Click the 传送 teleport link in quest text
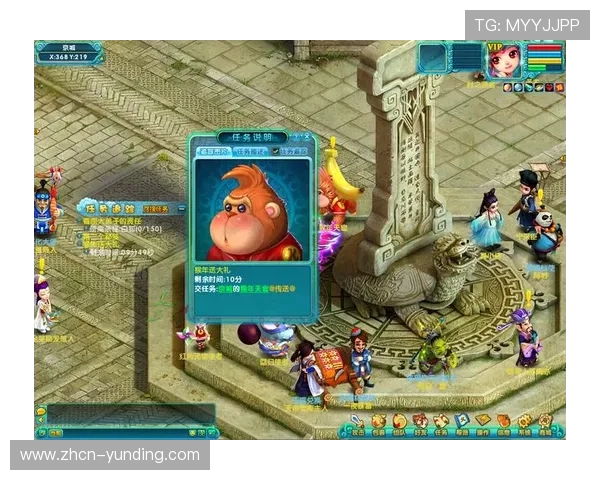The height and width of the screenshot is (480, 600). [287, 288]
